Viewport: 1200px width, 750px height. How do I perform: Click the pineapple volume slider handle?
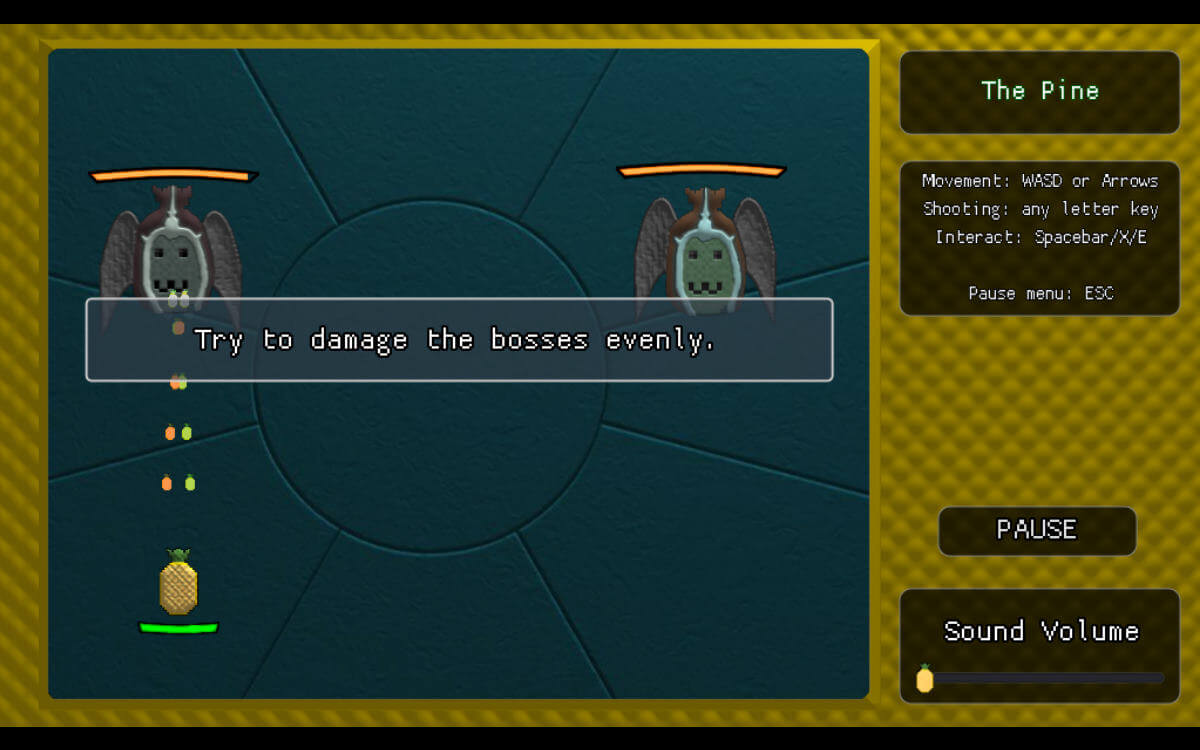click(925, 679)
